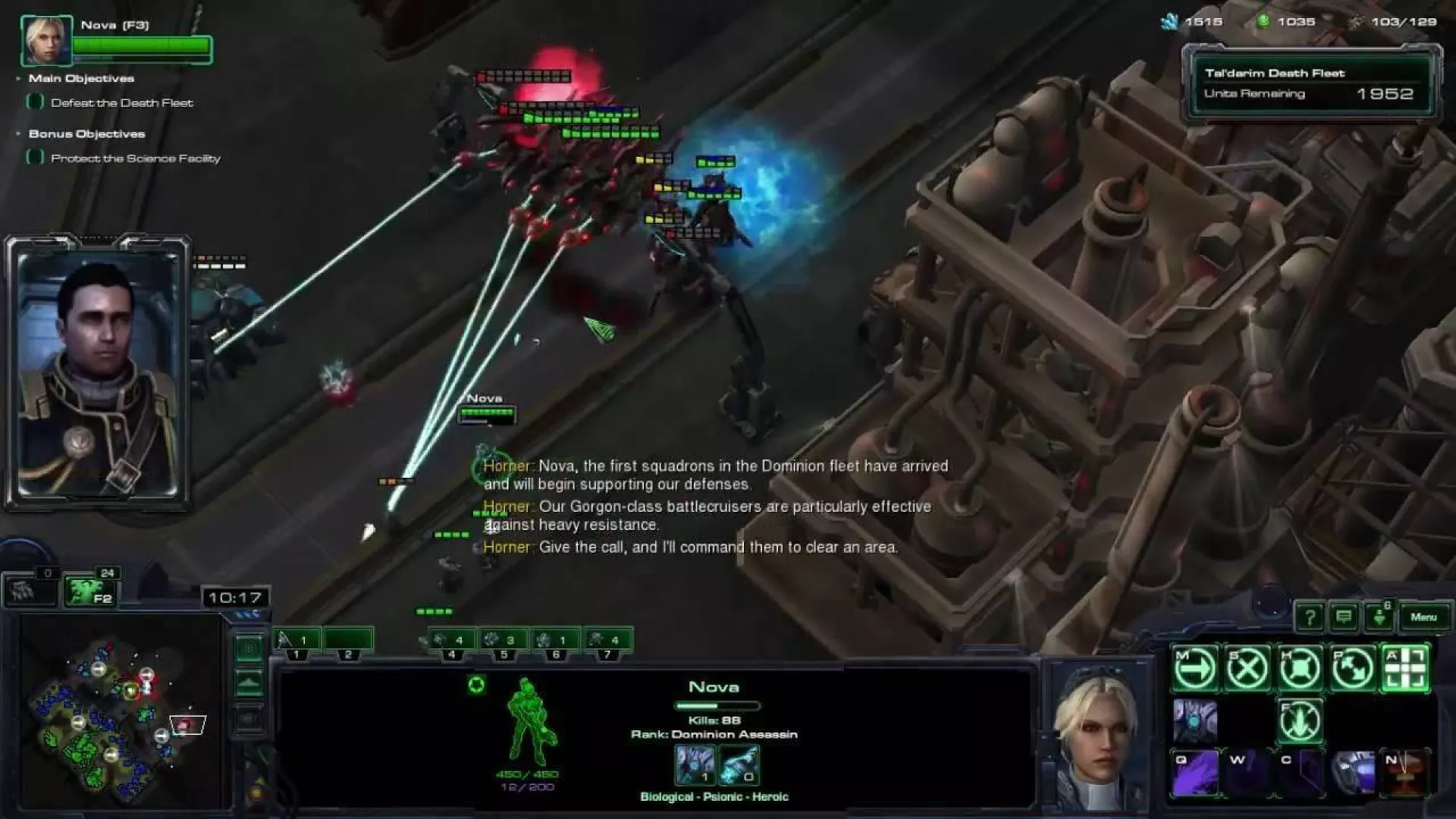
Task: Select control group 1
Action: pyautogui.click(x=297, y=642)
